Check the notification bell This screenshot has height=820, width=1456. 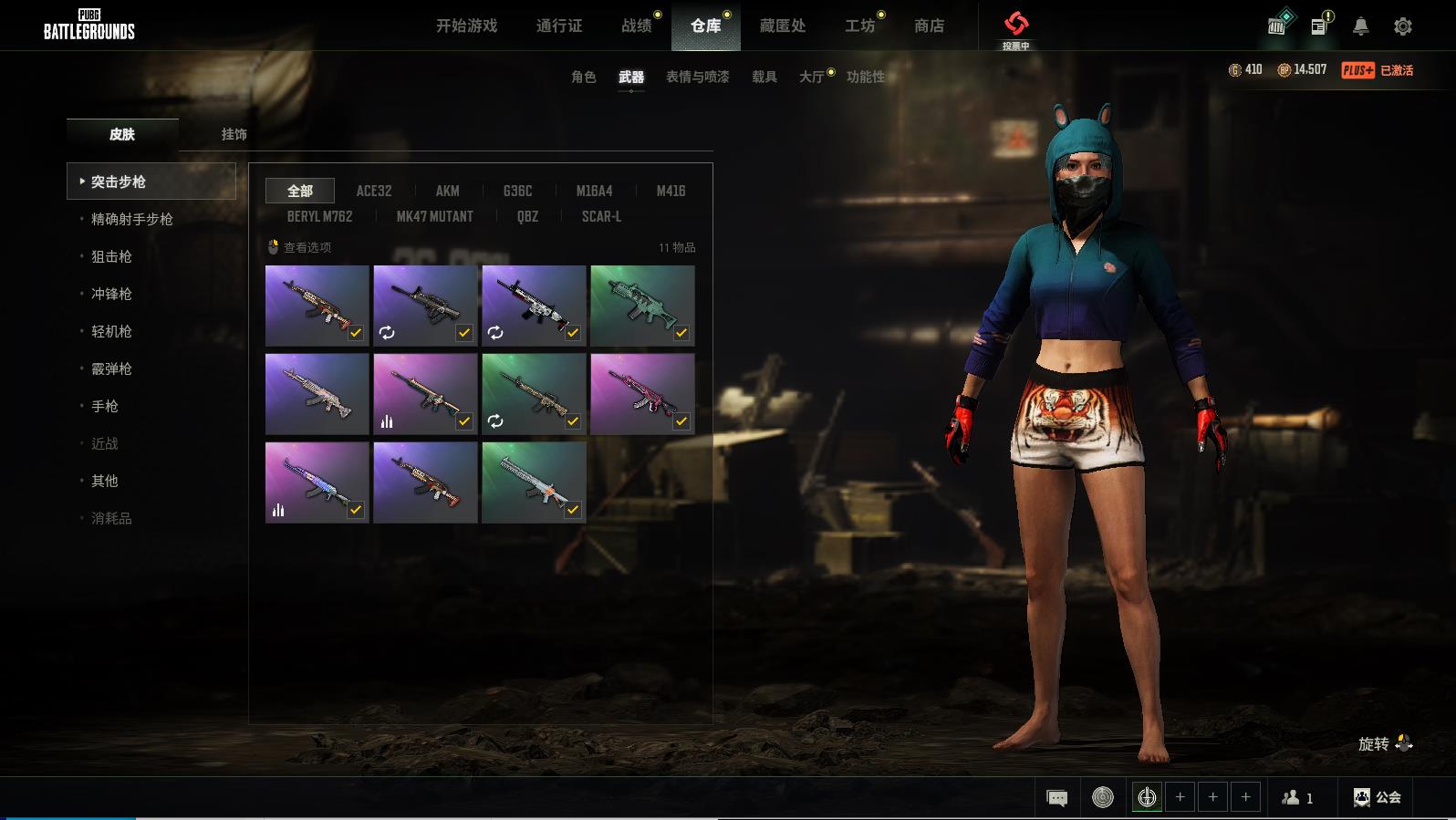tap(1360, 26)
